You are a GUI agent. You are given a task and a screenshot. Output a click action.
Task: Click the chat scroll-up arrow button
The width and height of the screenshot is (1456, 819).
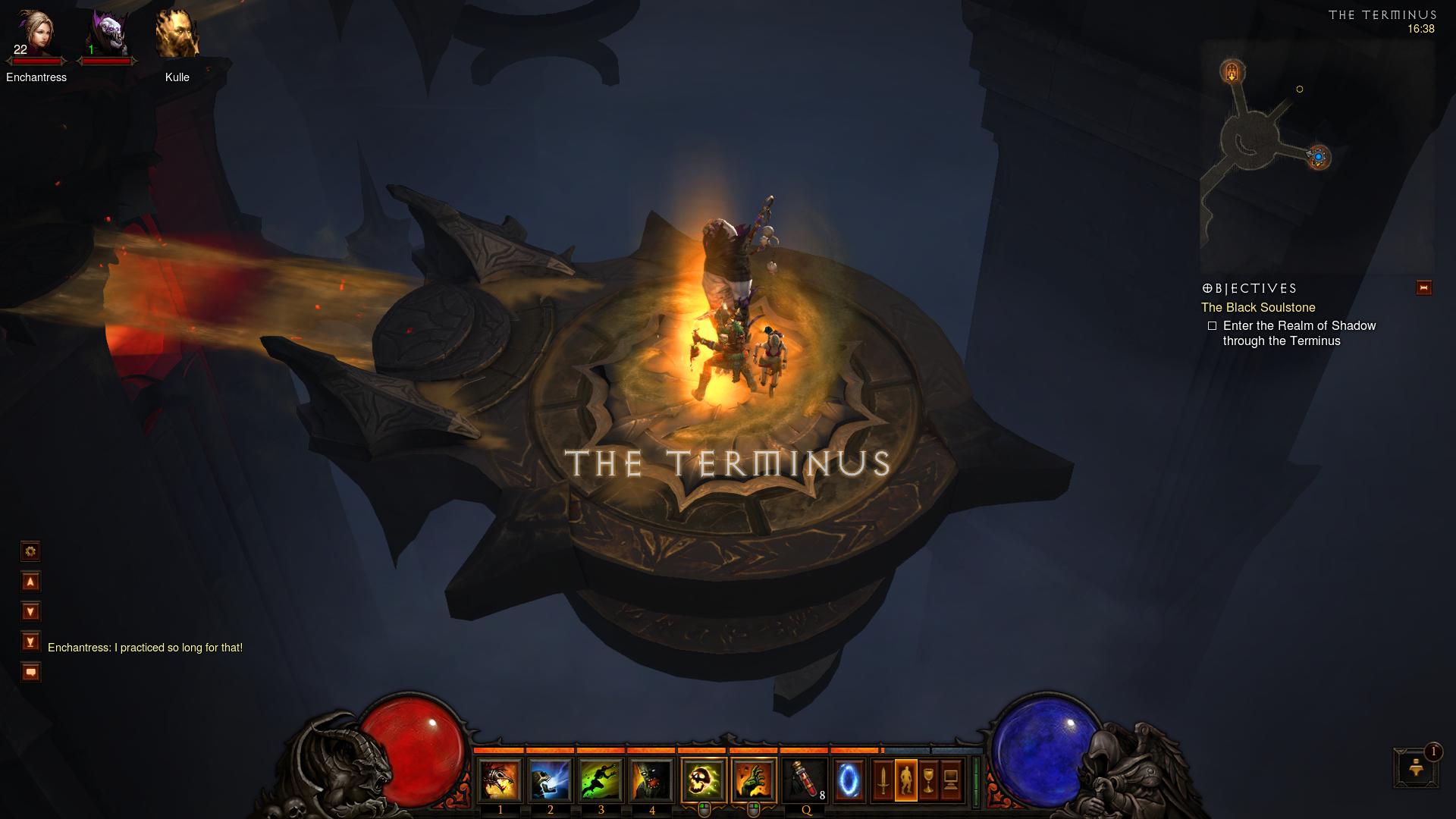click(x=30, y=582)
